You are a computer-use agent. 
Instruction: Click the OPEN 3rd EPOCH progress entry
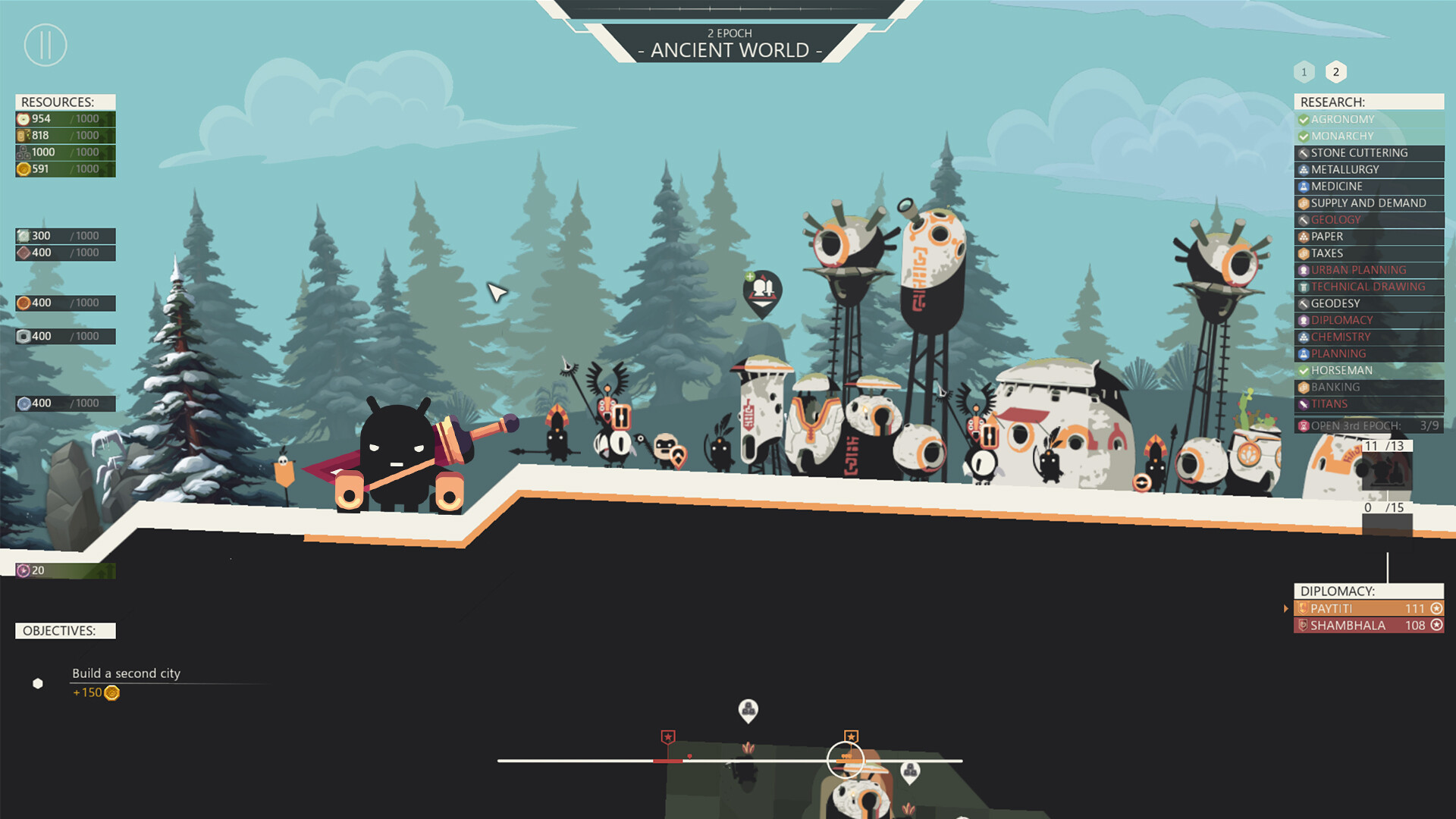1357,426
